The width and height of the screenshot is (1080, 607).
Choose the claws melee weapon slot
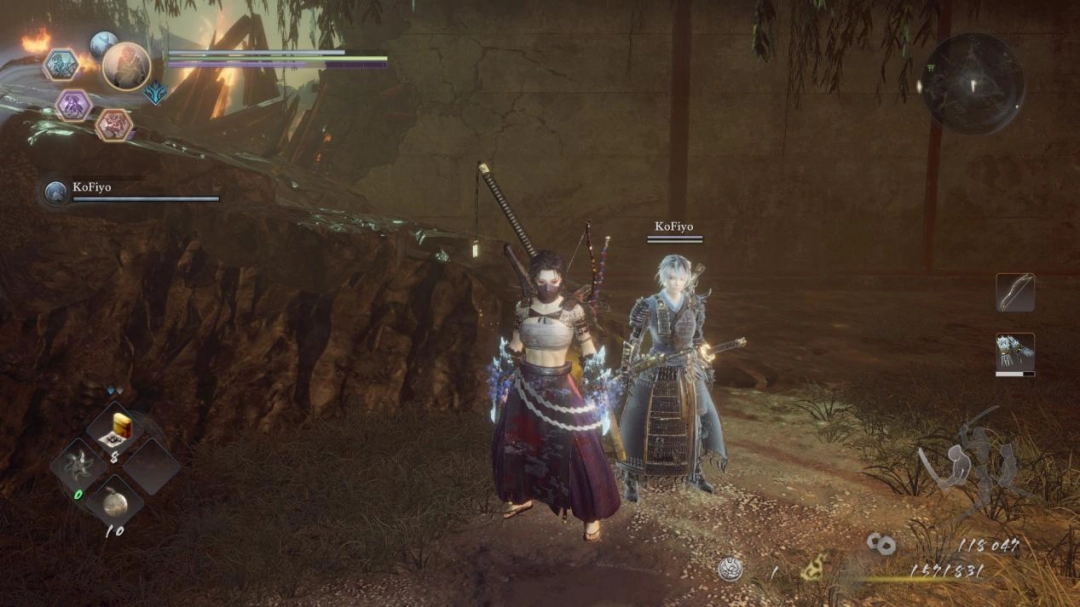(1015, 353)
